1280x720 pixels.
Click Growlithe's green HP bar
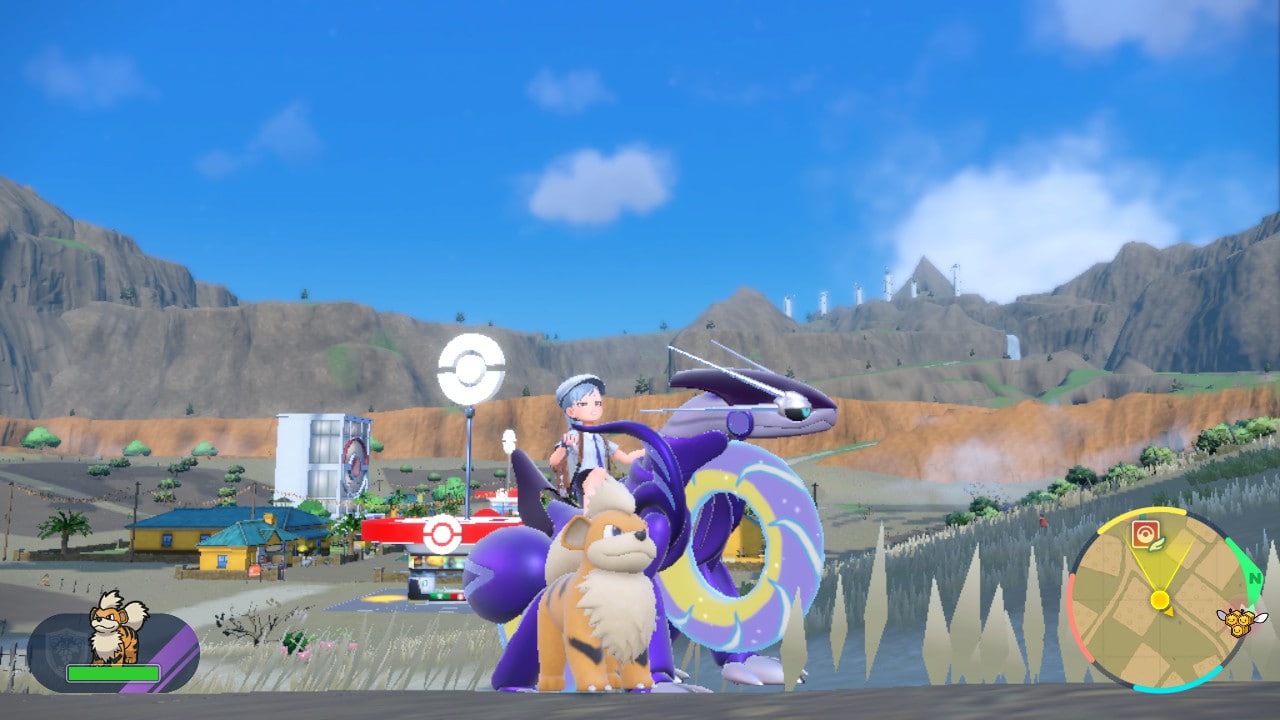coord(113,673)
